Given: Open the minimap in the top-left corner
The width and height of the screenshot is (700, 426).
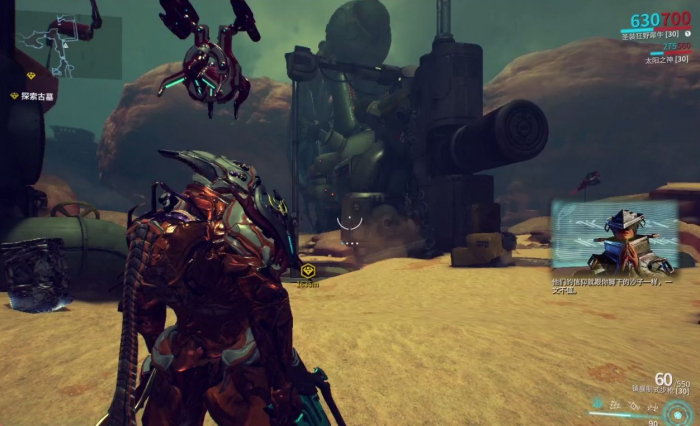Looking at the screenshot, I should point(68,45).
